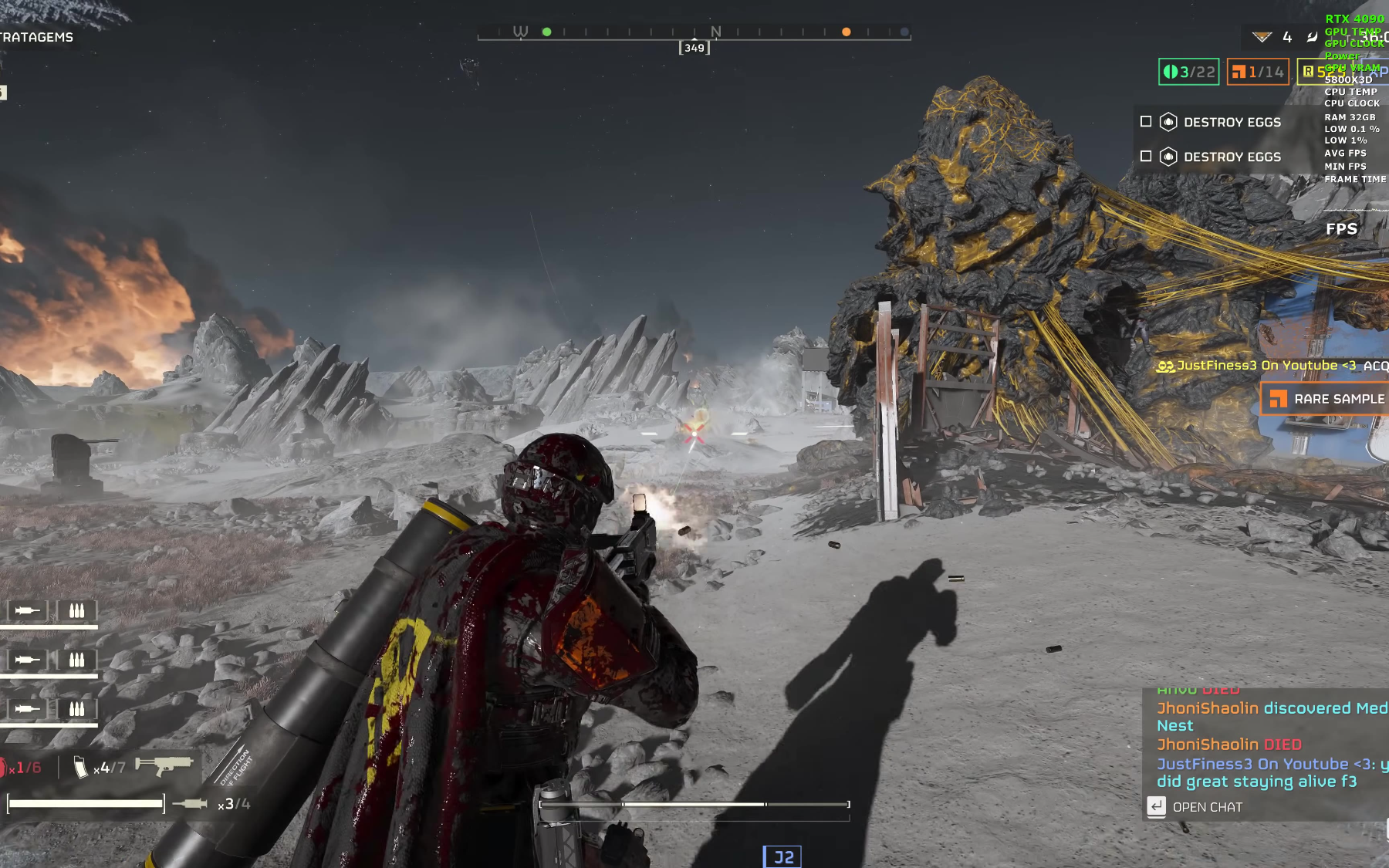Select the green marker on the compass
Image resolution: width=1389 pixels, height=868 pixels.
coord(546,32)
